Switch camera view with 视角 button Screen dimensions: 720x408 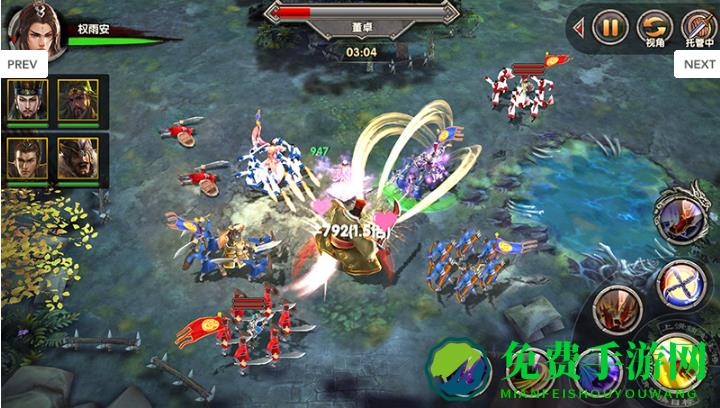655,26
